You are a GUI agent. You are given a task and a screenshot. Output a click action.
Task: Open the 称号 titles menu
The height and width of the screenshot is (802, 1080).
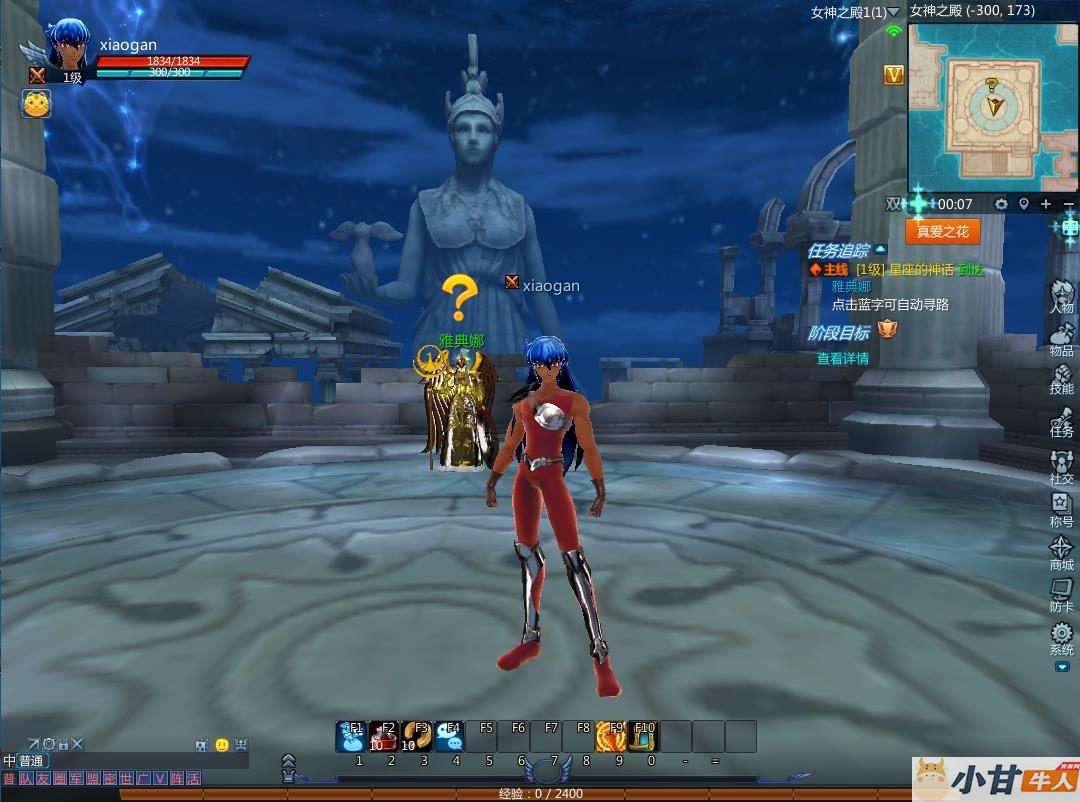tap(1061, 509)
